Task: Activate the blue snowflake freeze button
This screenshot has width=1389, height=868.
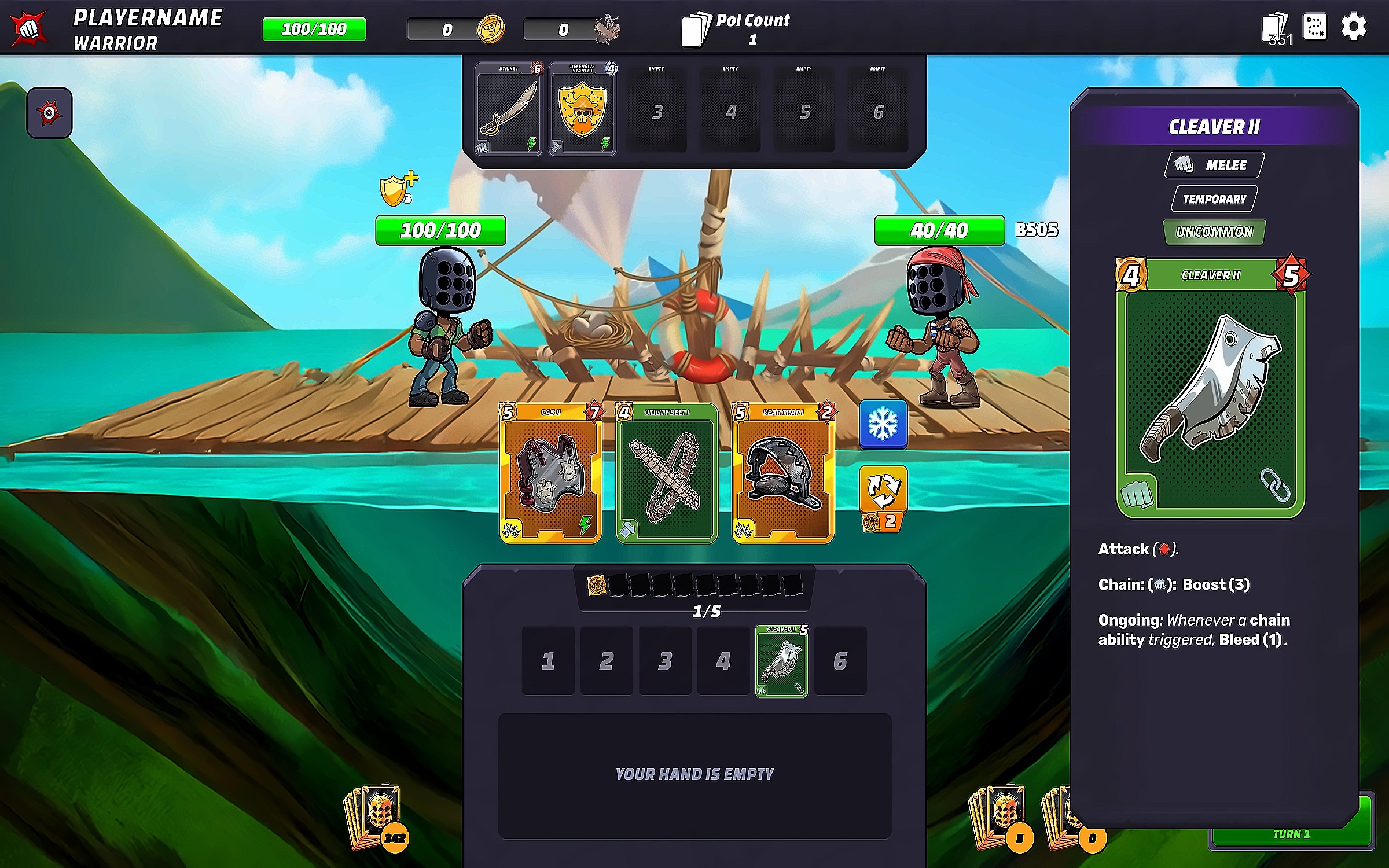Action: click(x=883, y=424)
